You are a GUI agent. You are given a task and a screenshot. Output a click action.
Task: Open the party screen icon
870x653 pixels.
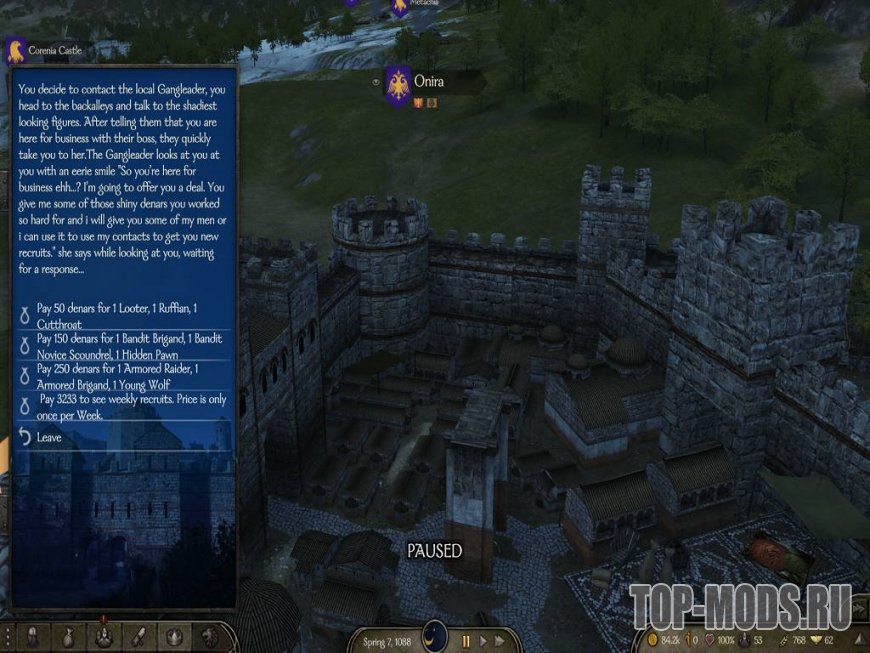(103, 637)
